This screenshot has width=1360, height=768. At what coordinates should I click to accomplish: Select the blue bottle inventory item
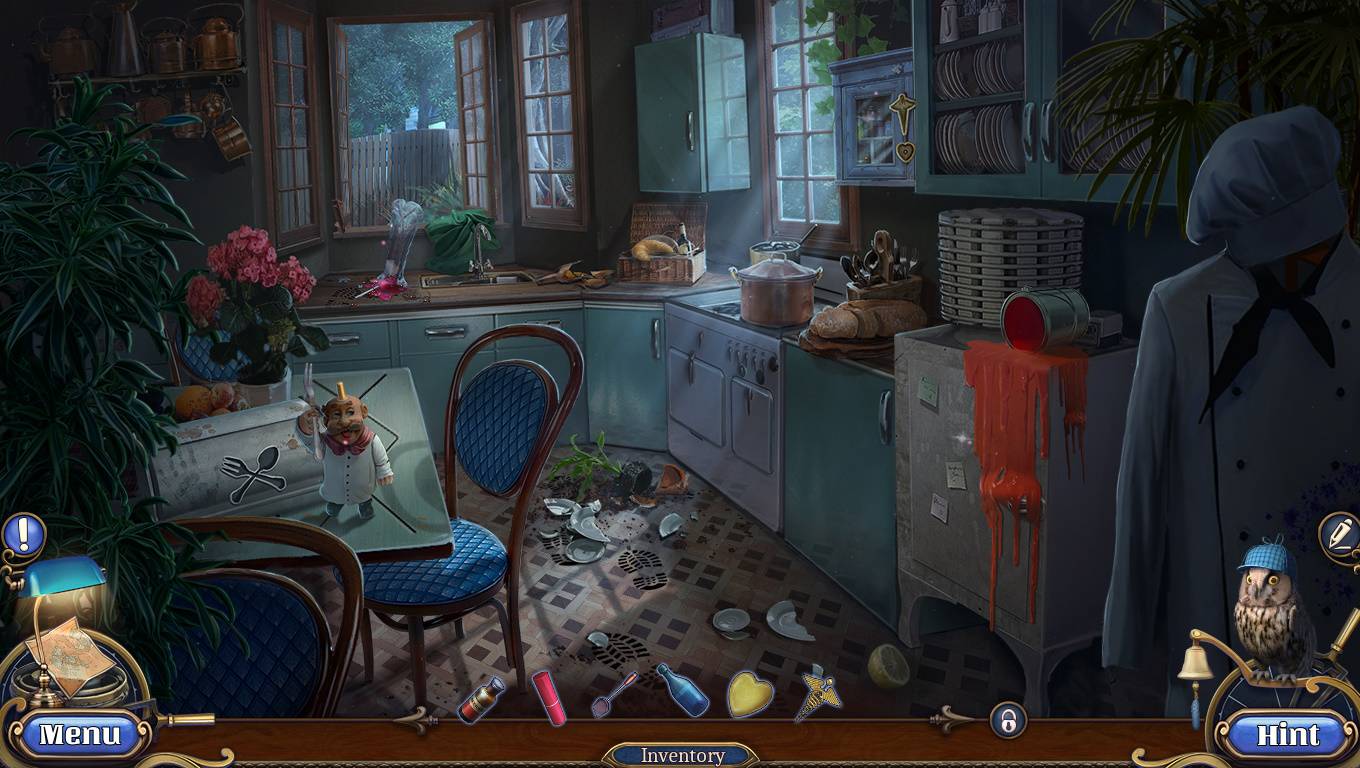click(682, 690)
